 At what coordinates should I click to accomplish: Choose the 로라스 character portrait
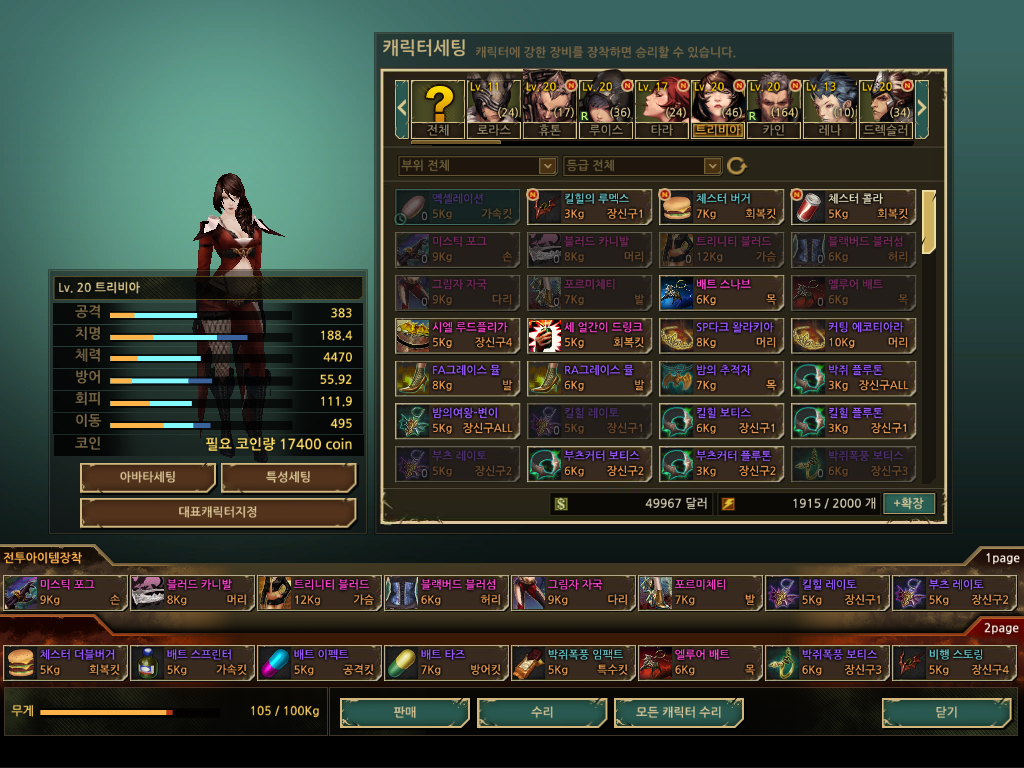(494, 108)
